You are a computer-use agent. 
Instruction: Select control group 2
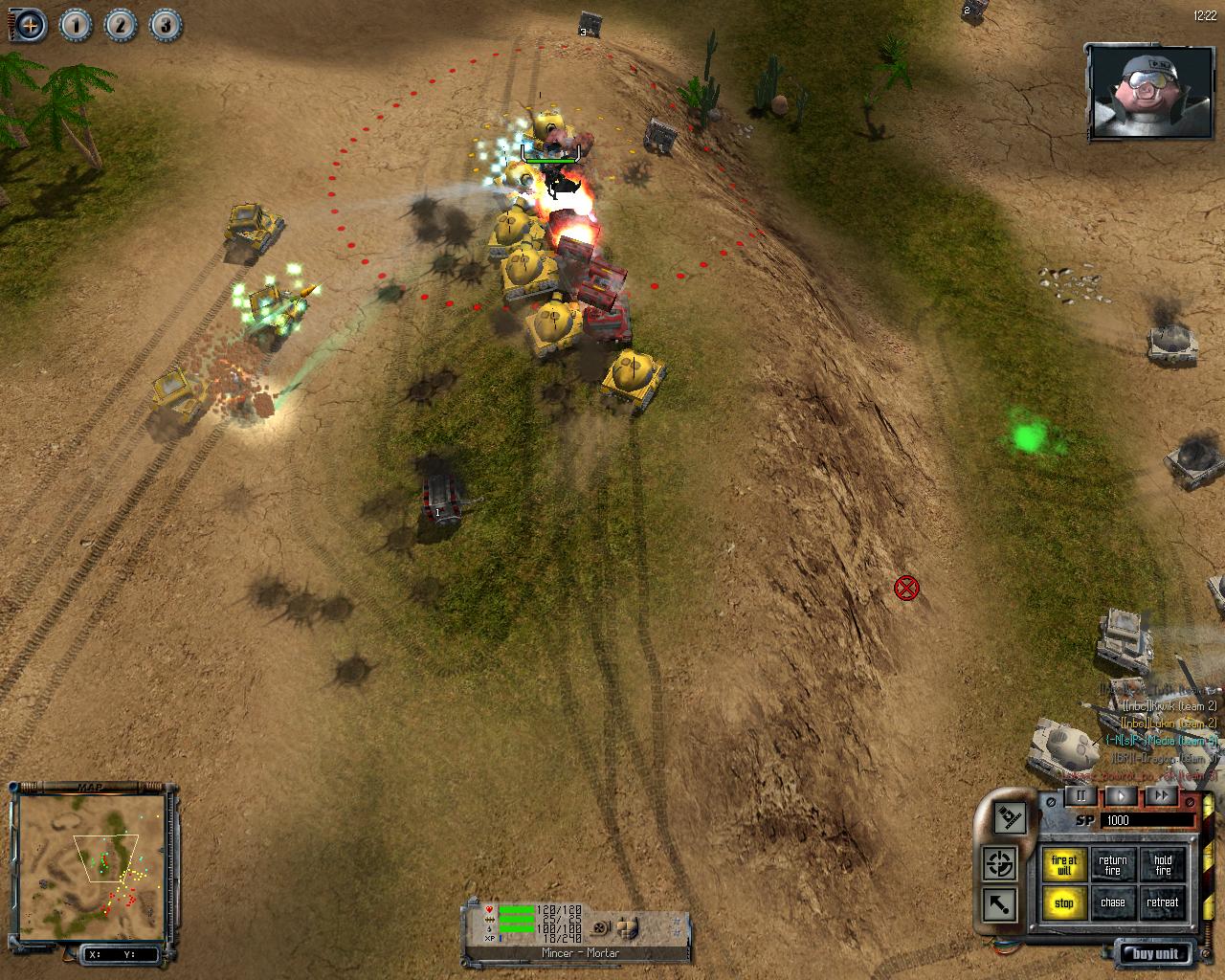click(x=120, y=25)
